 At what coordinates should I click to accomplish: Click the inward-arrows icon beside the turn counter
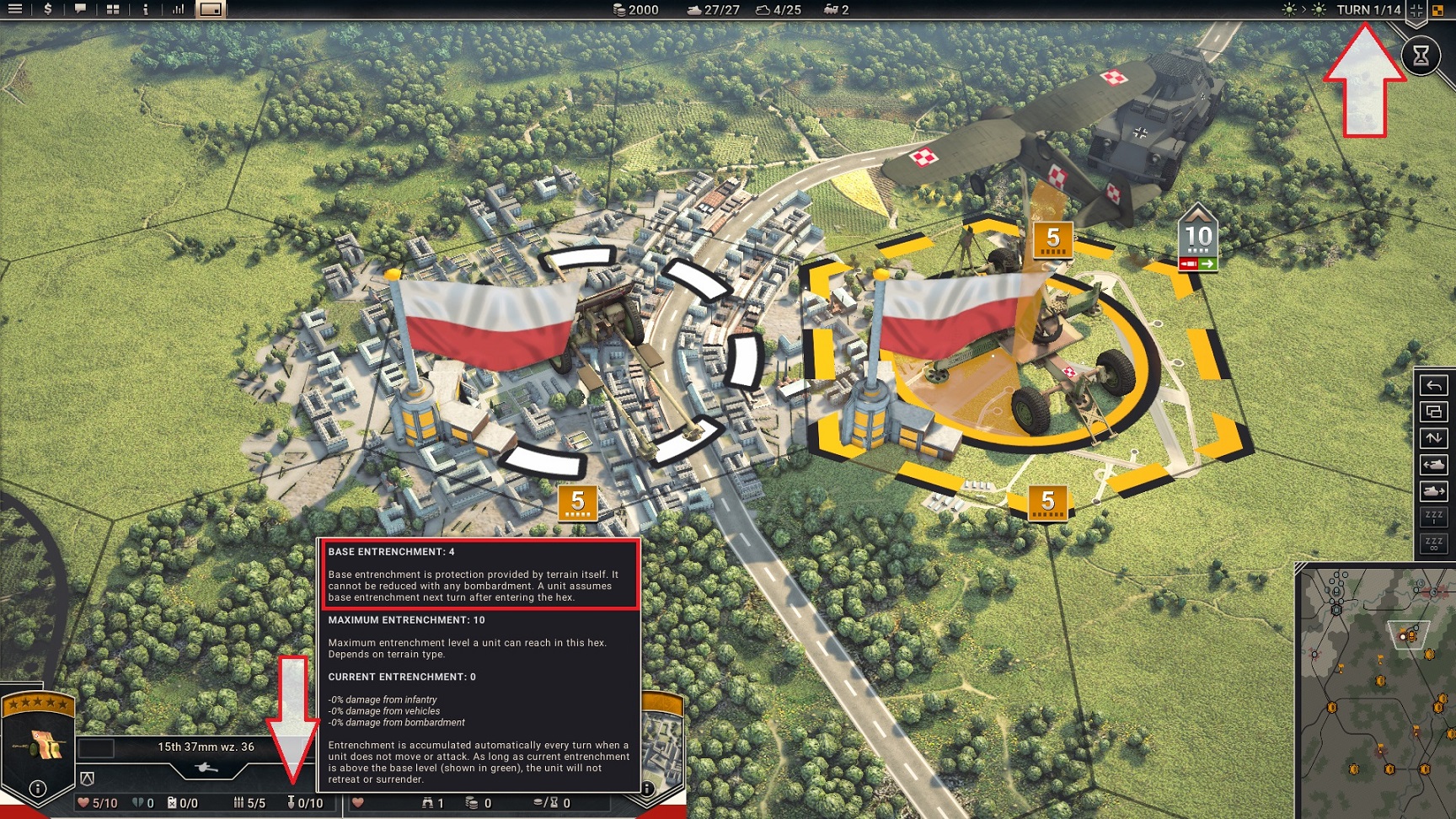(1416, 10)
